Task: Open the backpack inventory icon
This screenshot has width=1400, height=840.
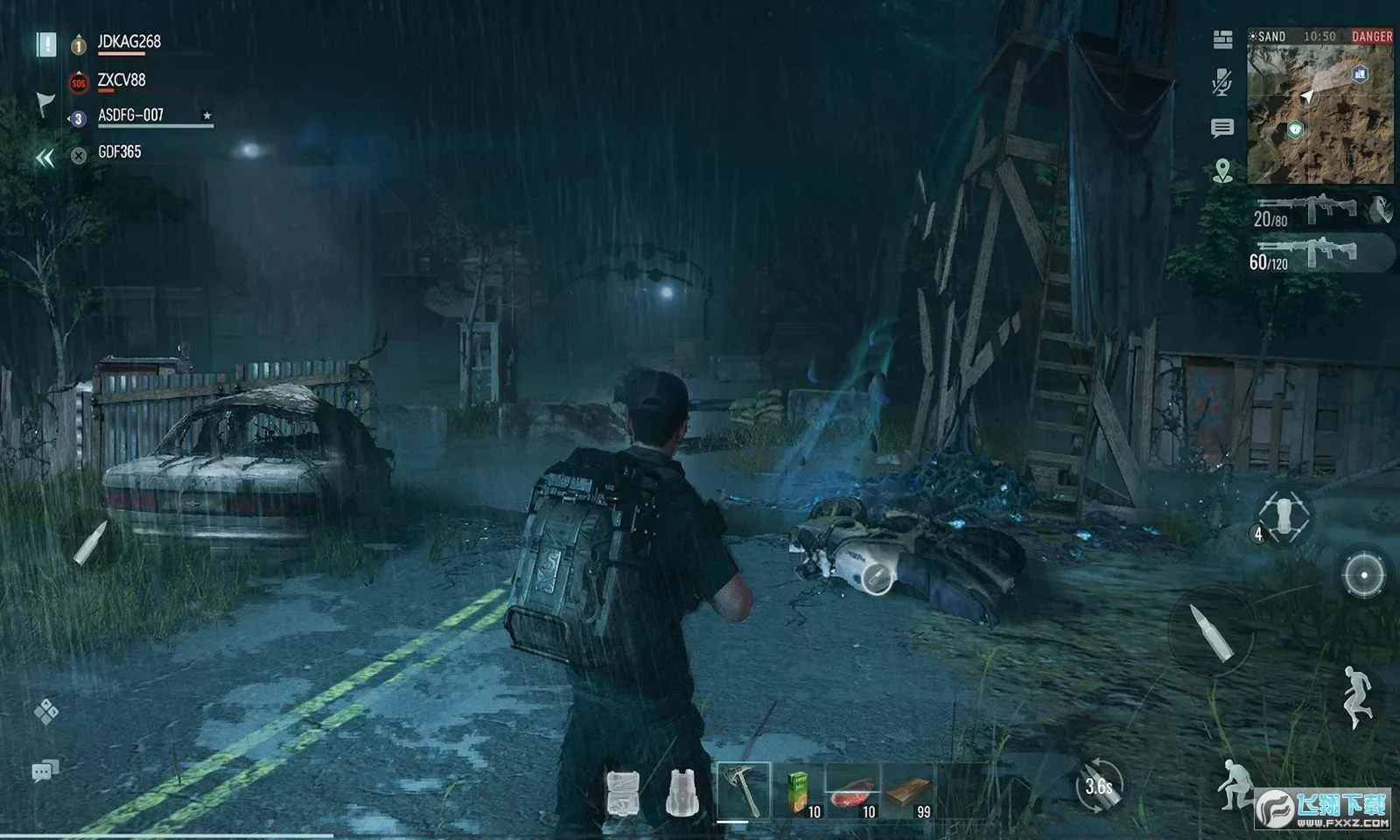Action: pos(682,793)
